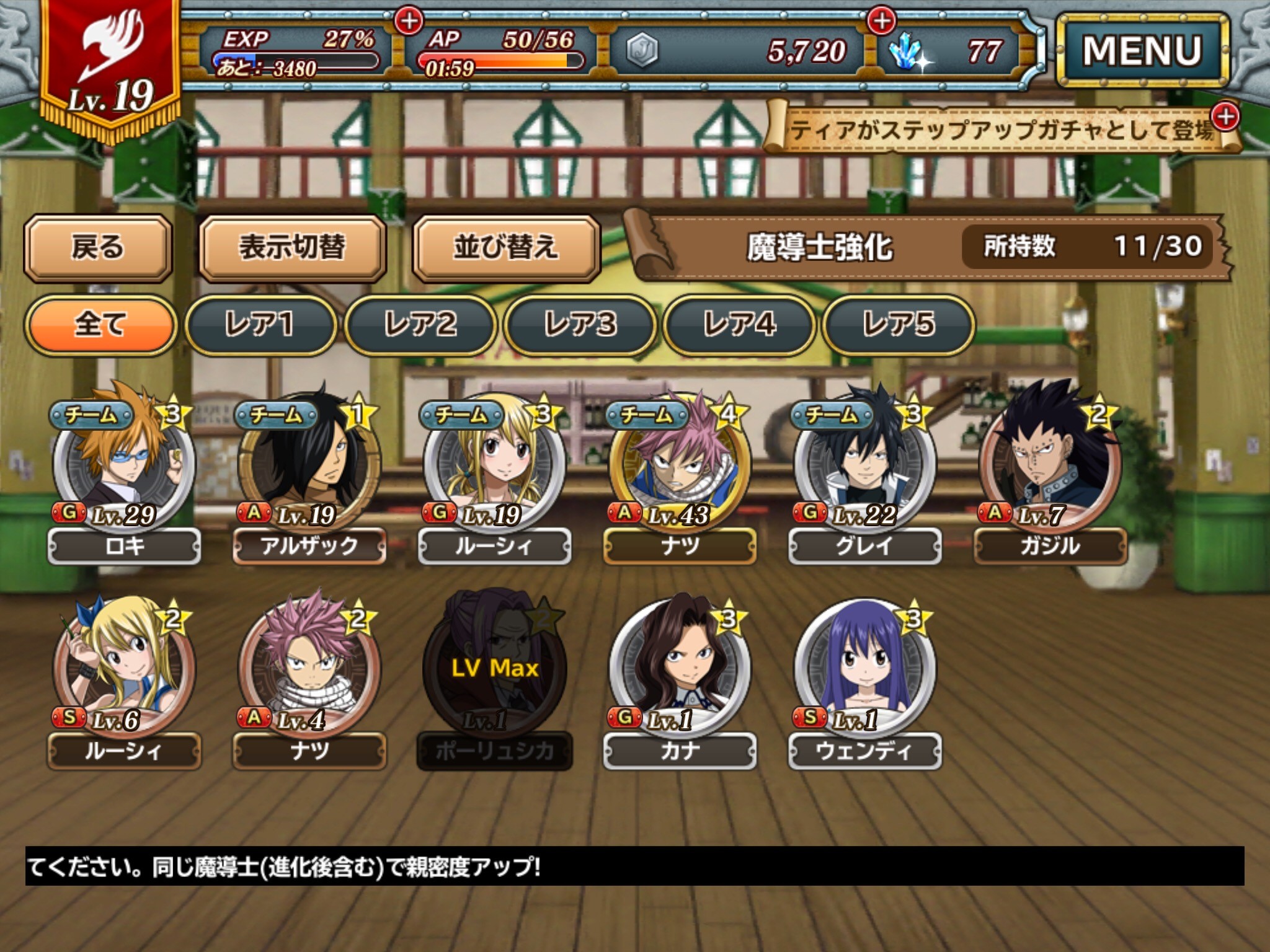Choose the レア5 rarity tab

click(898, 325)
